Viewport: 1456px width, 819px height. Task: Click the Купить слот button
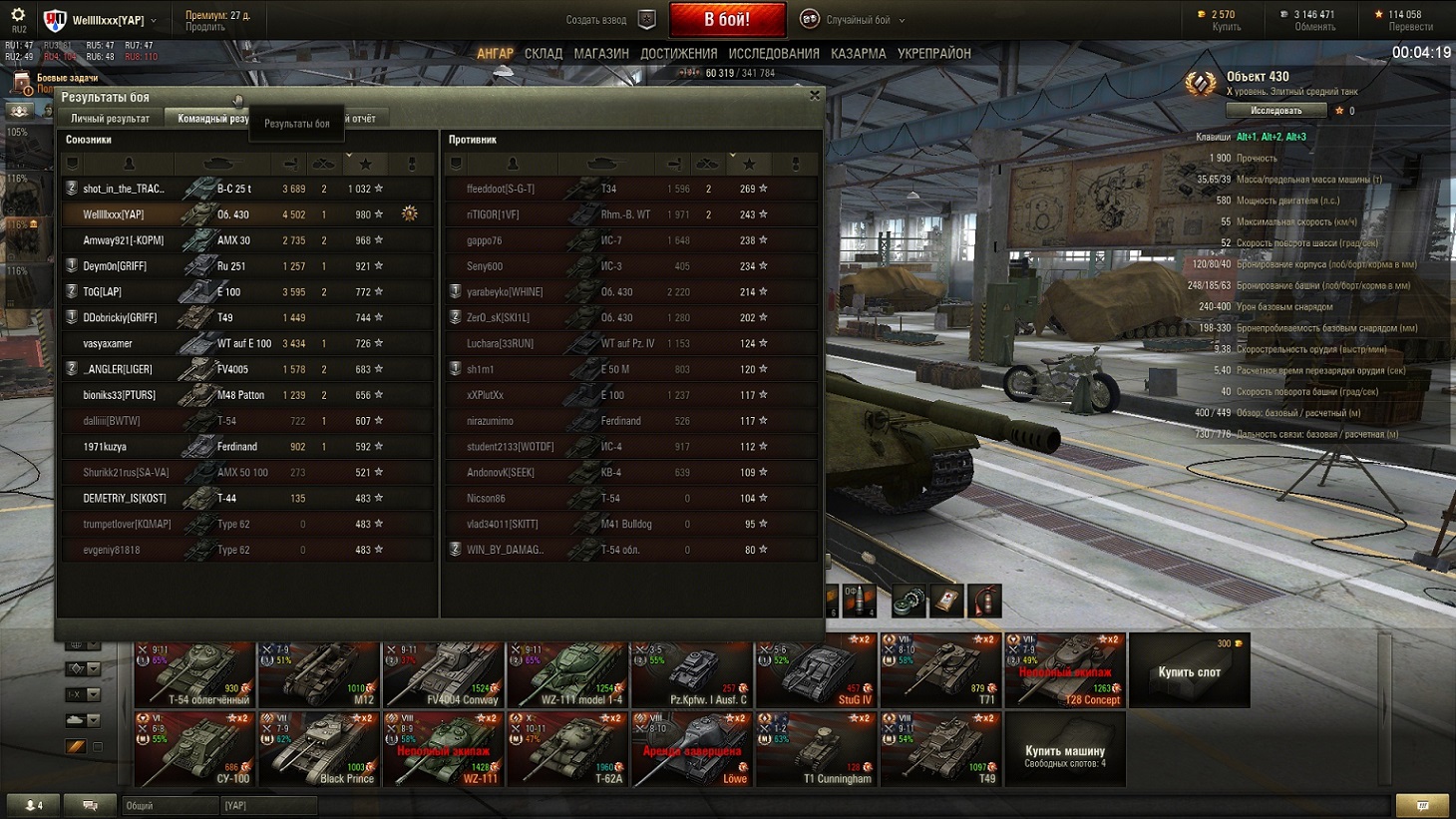1189,672
